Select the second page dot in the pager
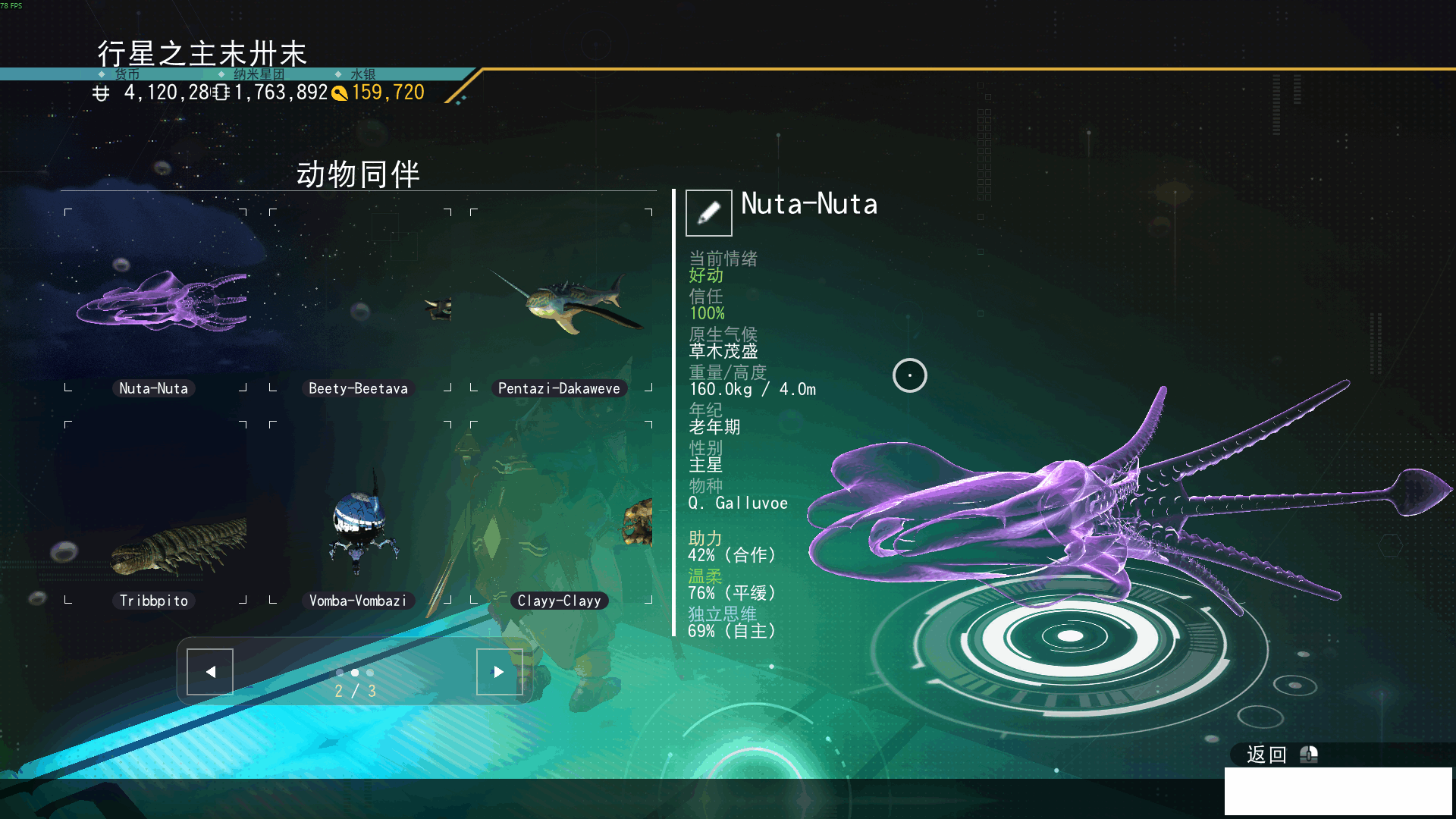 click(x=354, y=673)
